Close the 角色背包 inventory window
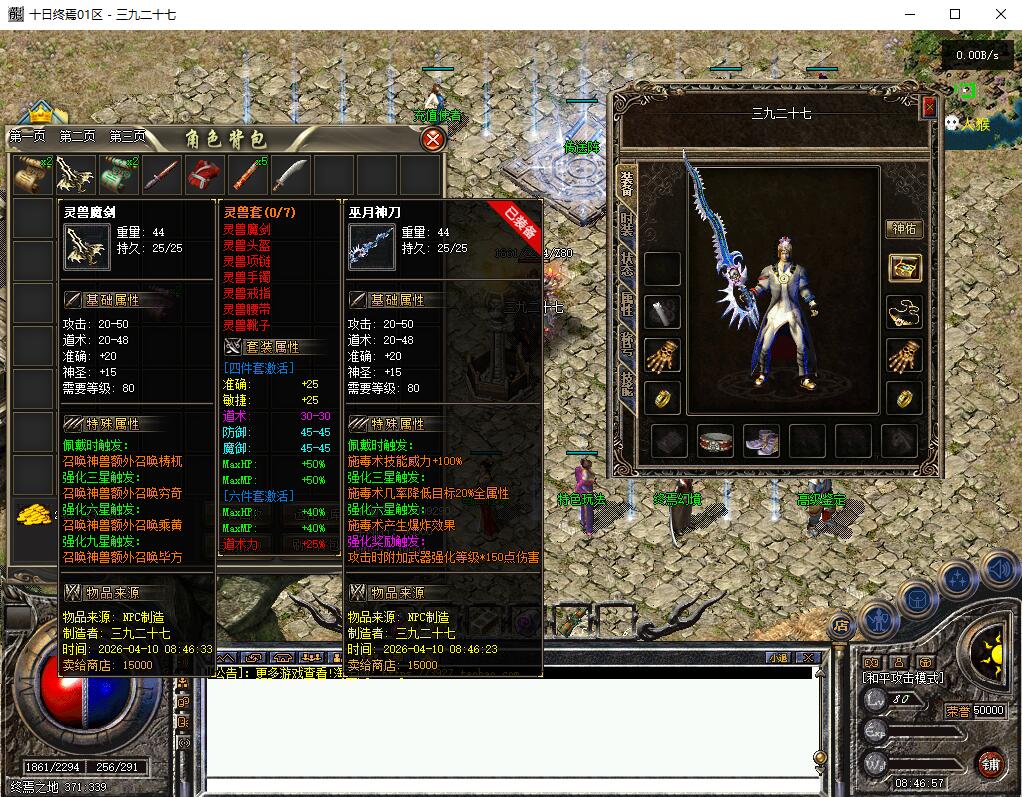Viewport: 1022px width, 797px height. tap(433, 140)
